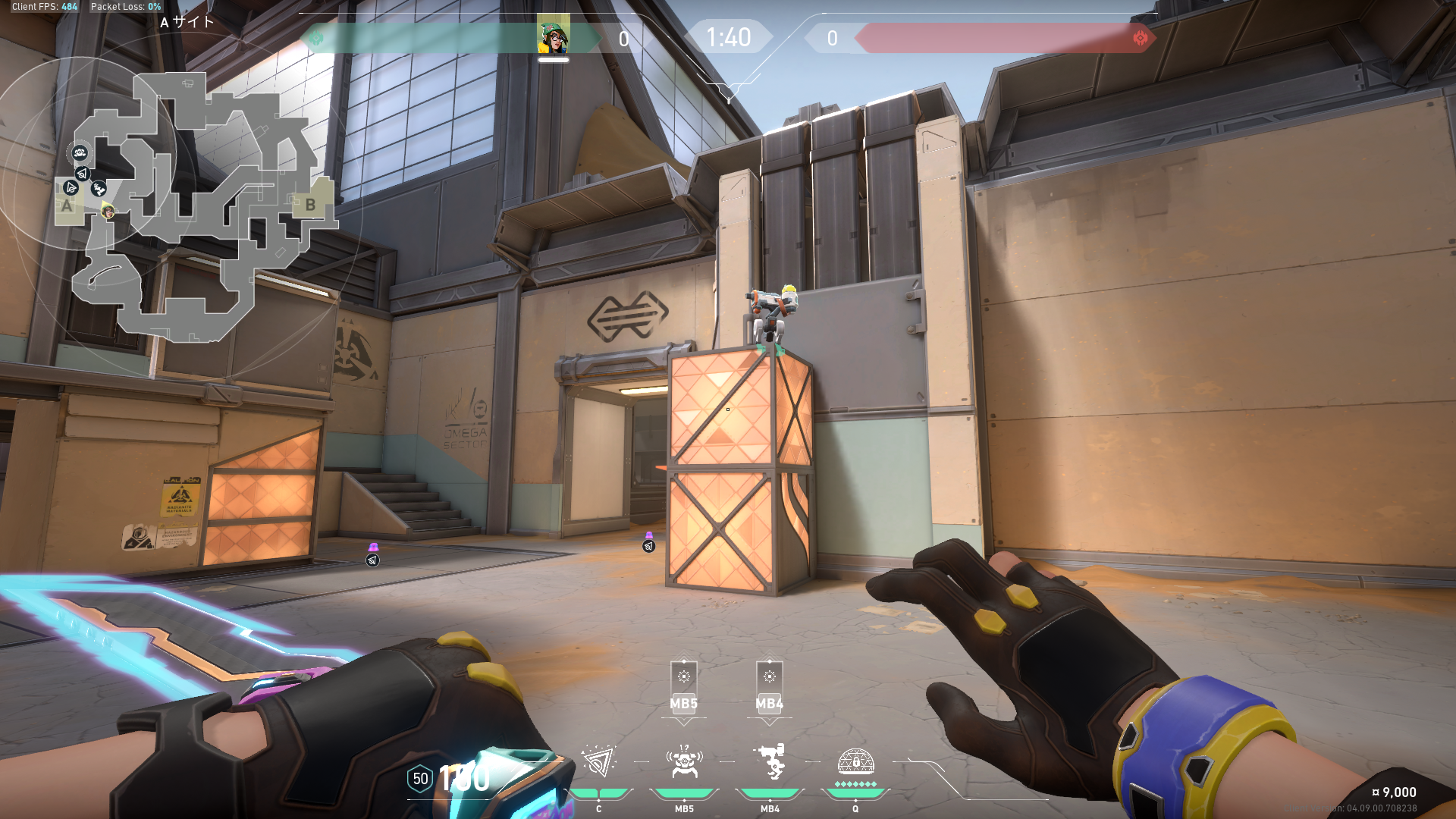Click the player position icon on minimap

108,211
